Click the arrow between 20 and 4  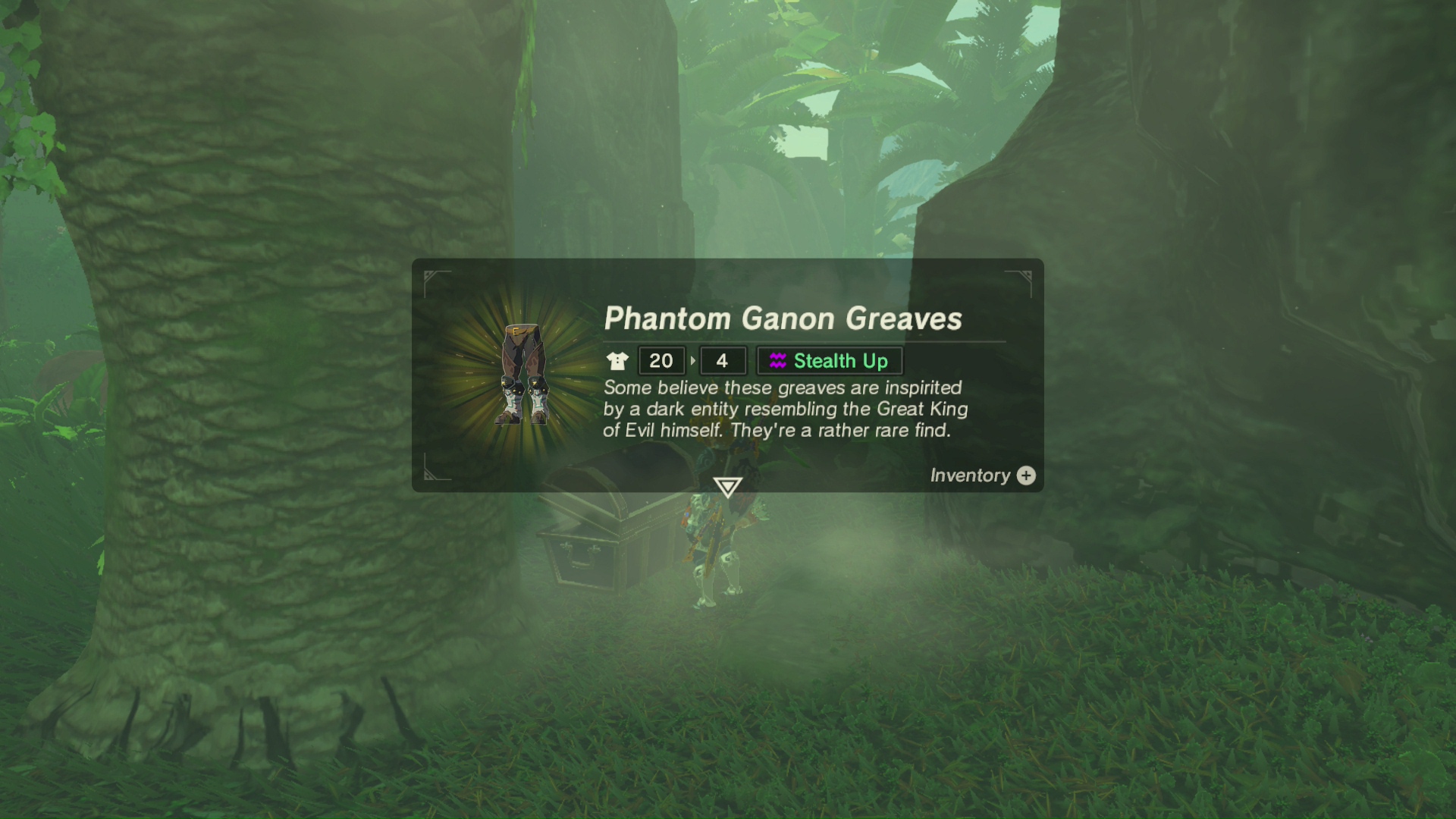[x=692, y=361]
